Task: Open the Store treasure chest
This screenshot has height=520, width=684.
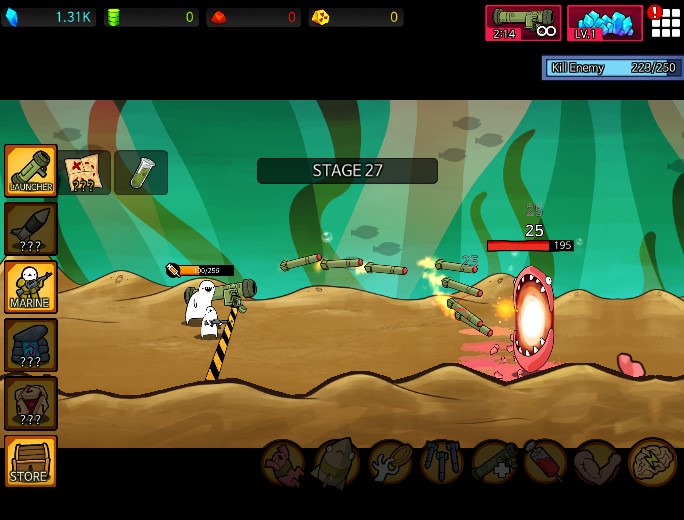Action: (30, 461)
